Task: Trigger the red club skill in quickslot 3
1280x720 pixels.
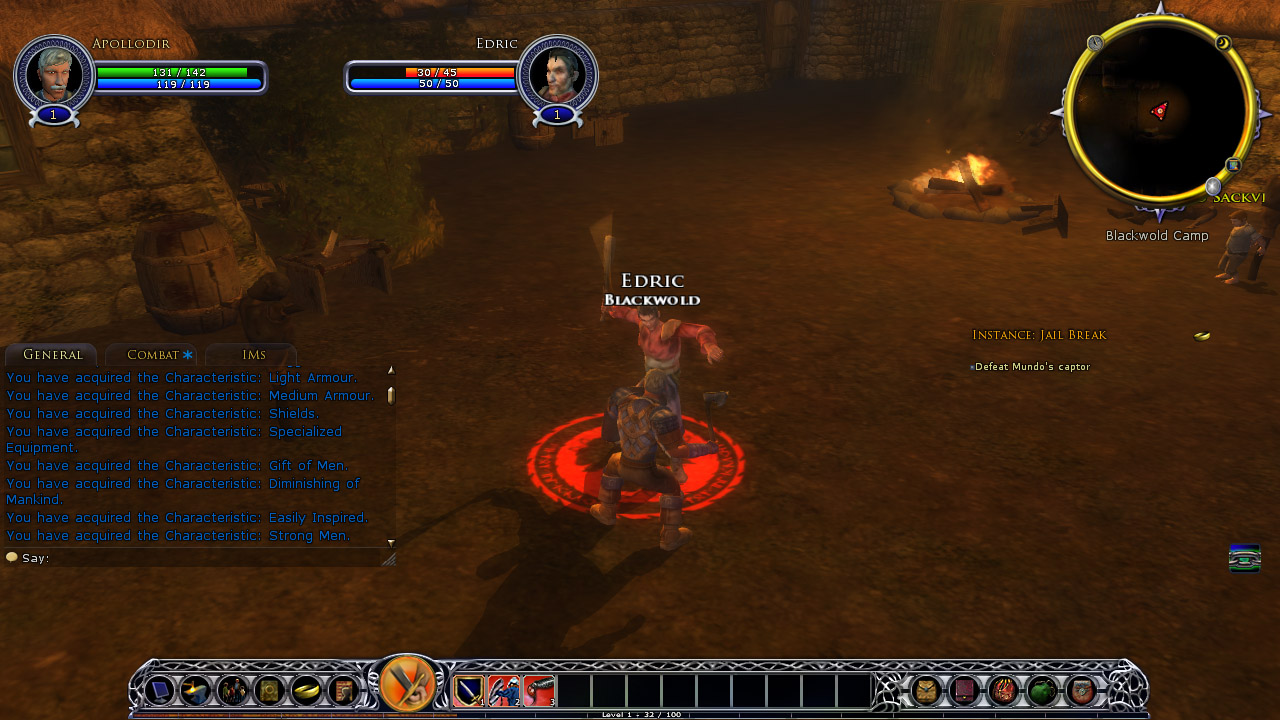Action: point(539,691)
